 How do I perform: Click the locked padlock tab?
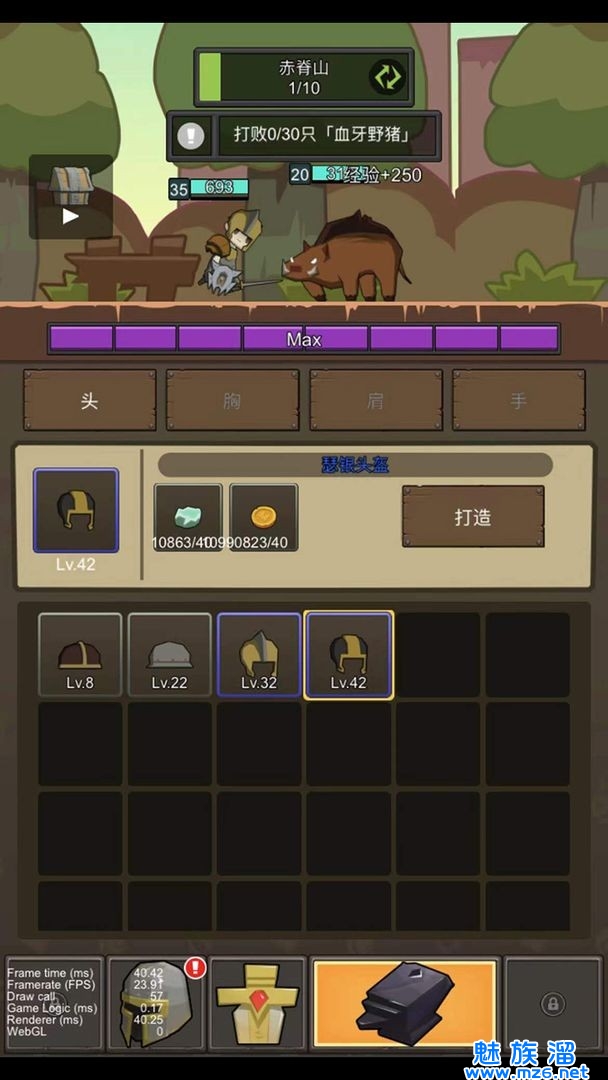point(552,1003)
